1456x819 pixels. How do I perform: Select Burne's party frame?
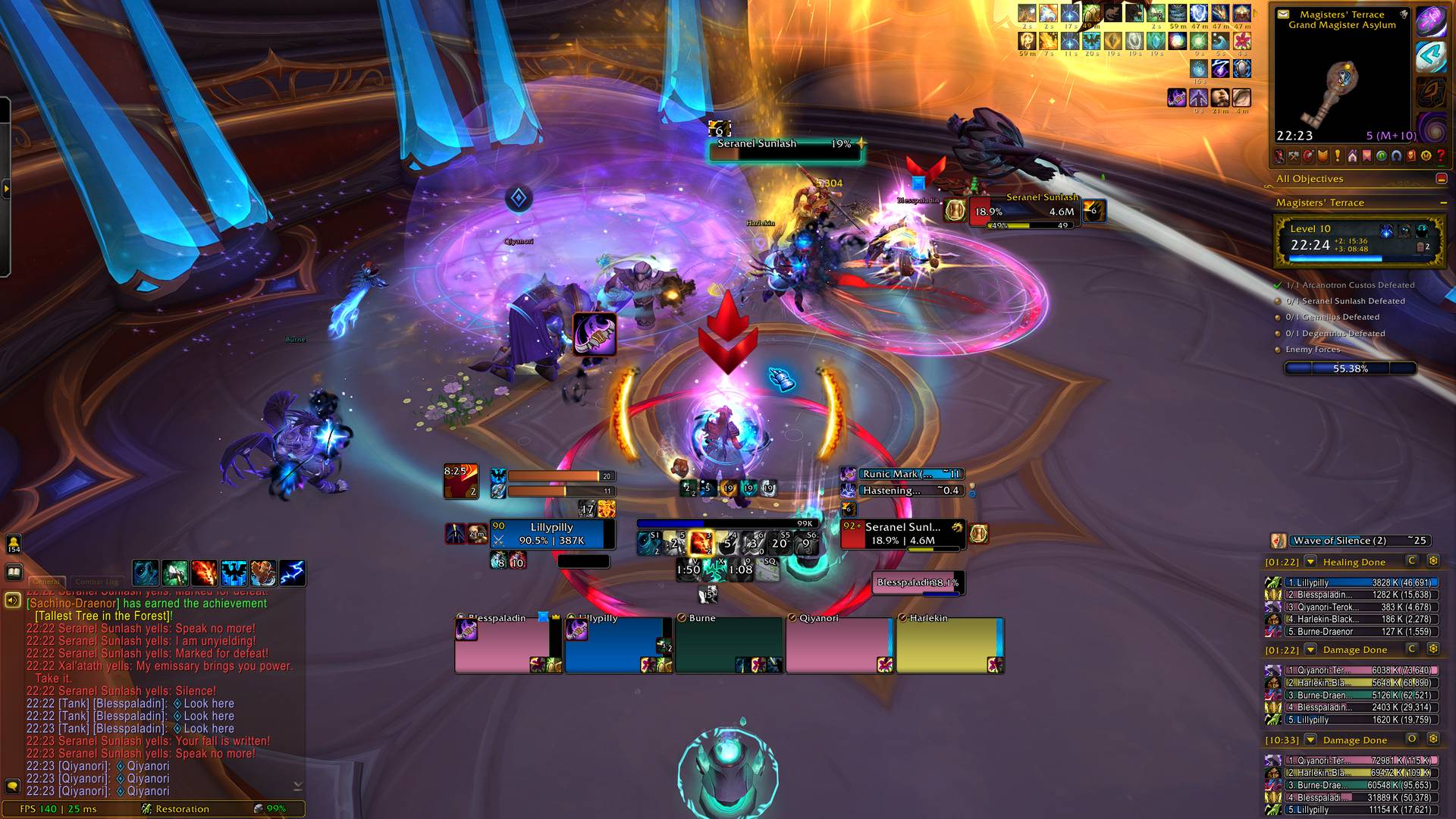tap(728, 645)
